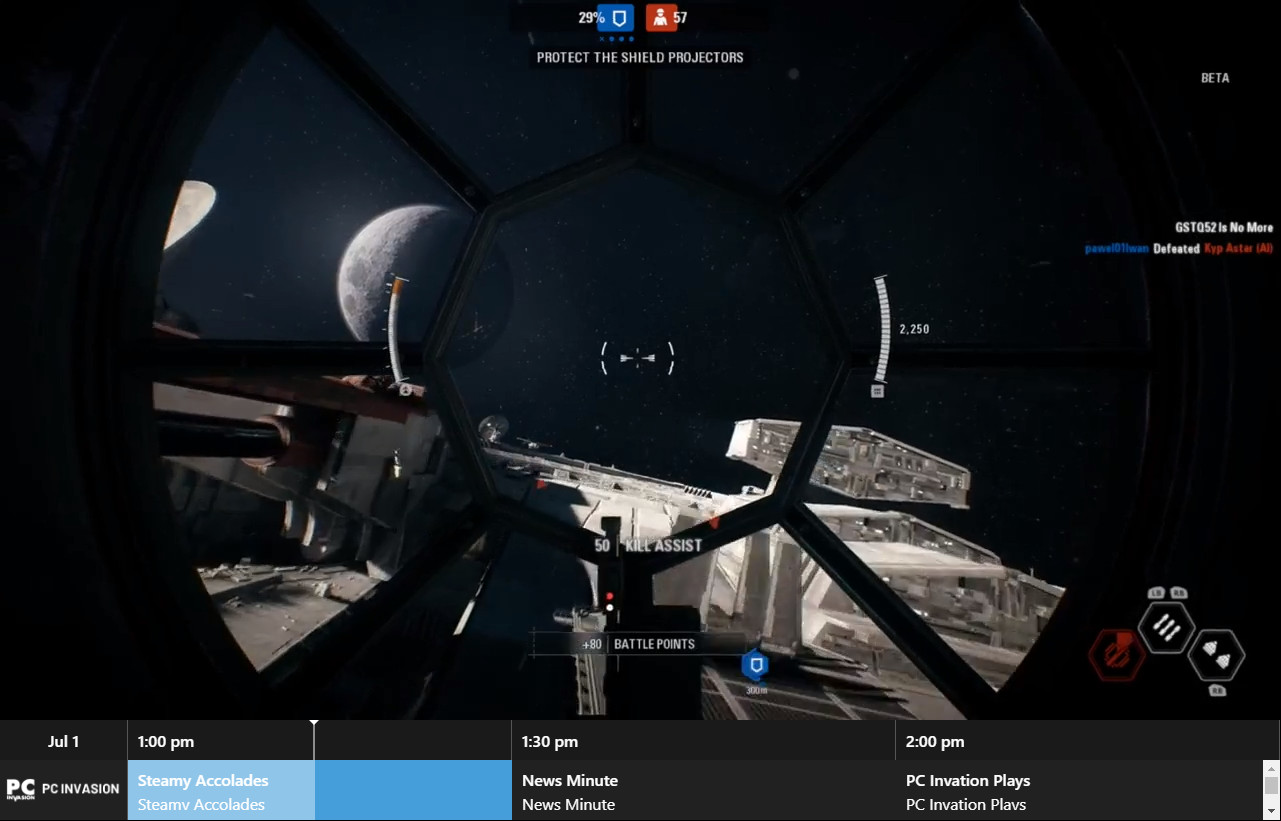Click the blue shield objective marker at 300m
The width and height of the screenshot is (1281, 821).
pyautogui.click(x=755, y=665)
